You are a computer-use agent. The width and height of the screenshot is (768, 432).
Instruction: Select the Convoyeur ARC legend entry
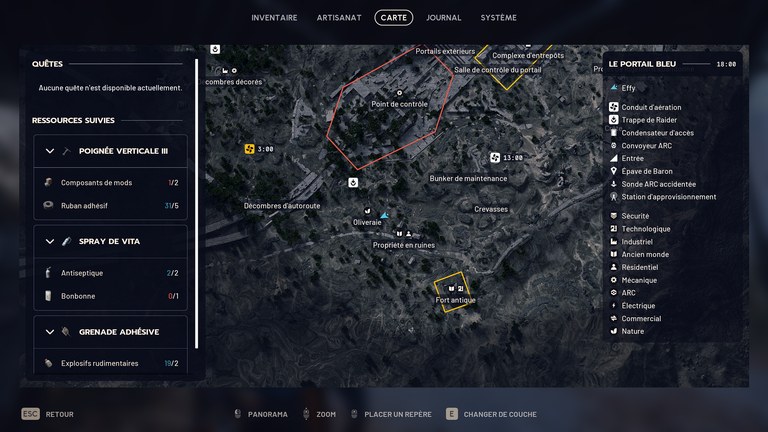646,146
